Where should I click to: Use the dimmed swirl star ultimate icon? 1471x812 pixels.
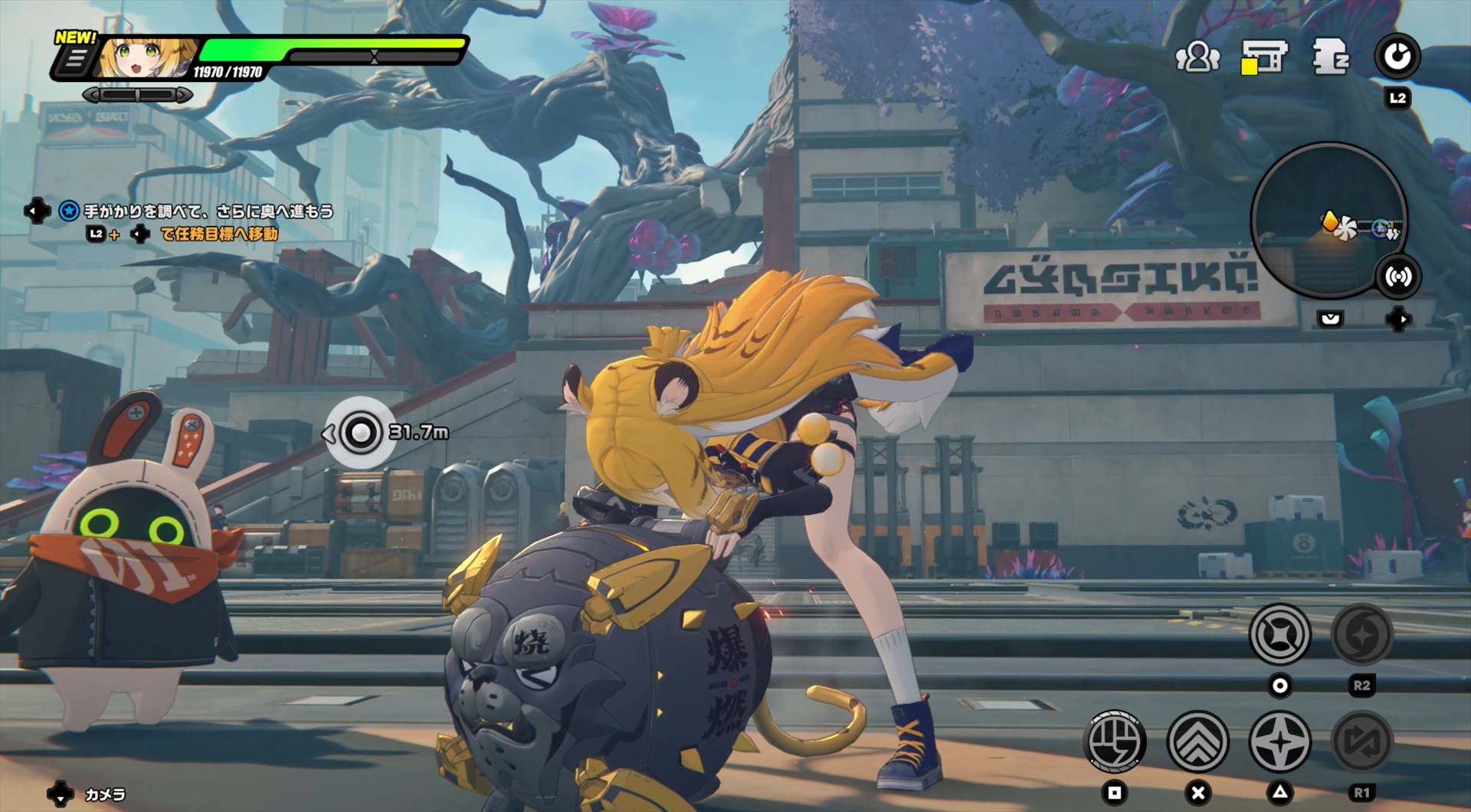tap(1361, 634)
